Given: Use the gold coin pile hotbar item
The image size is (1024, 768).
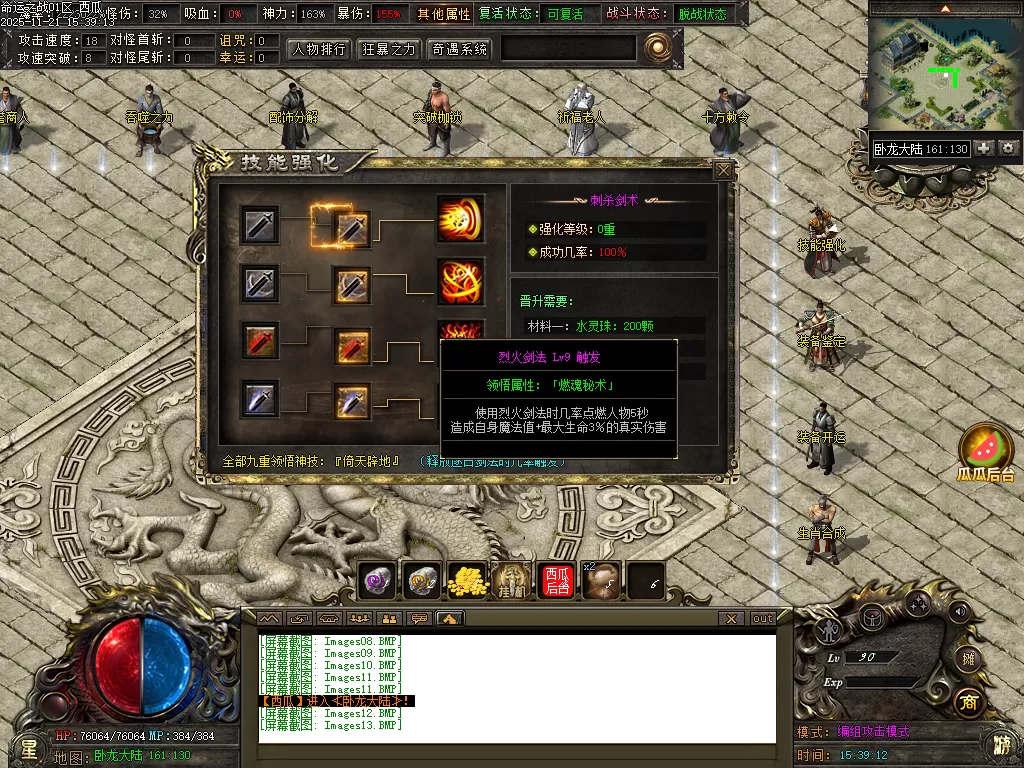Looking at the screenshot, I should [x=467, y=580].
